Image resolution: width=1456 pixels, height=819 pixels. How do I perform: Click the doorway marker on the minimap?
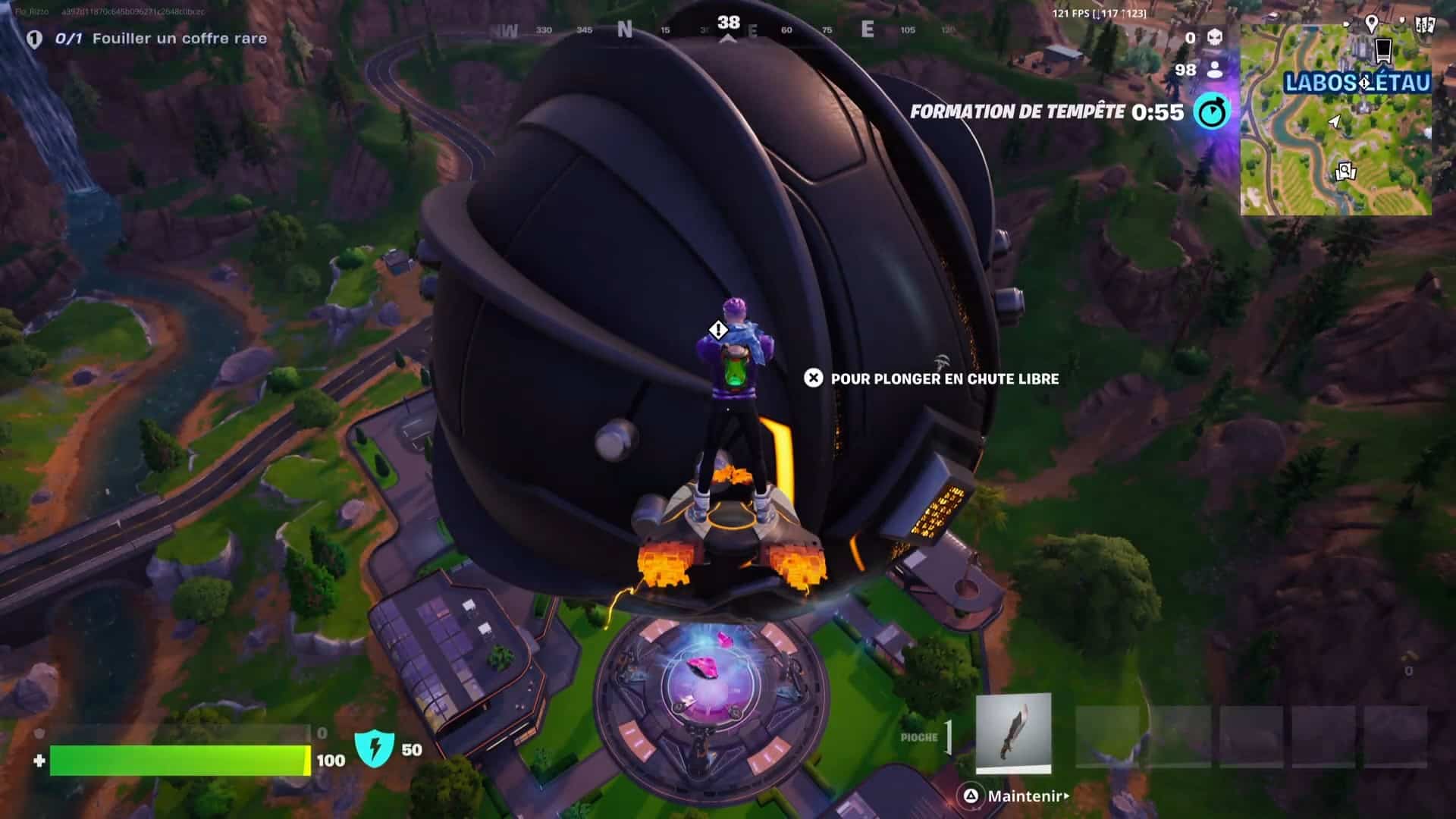(1382, 50)
